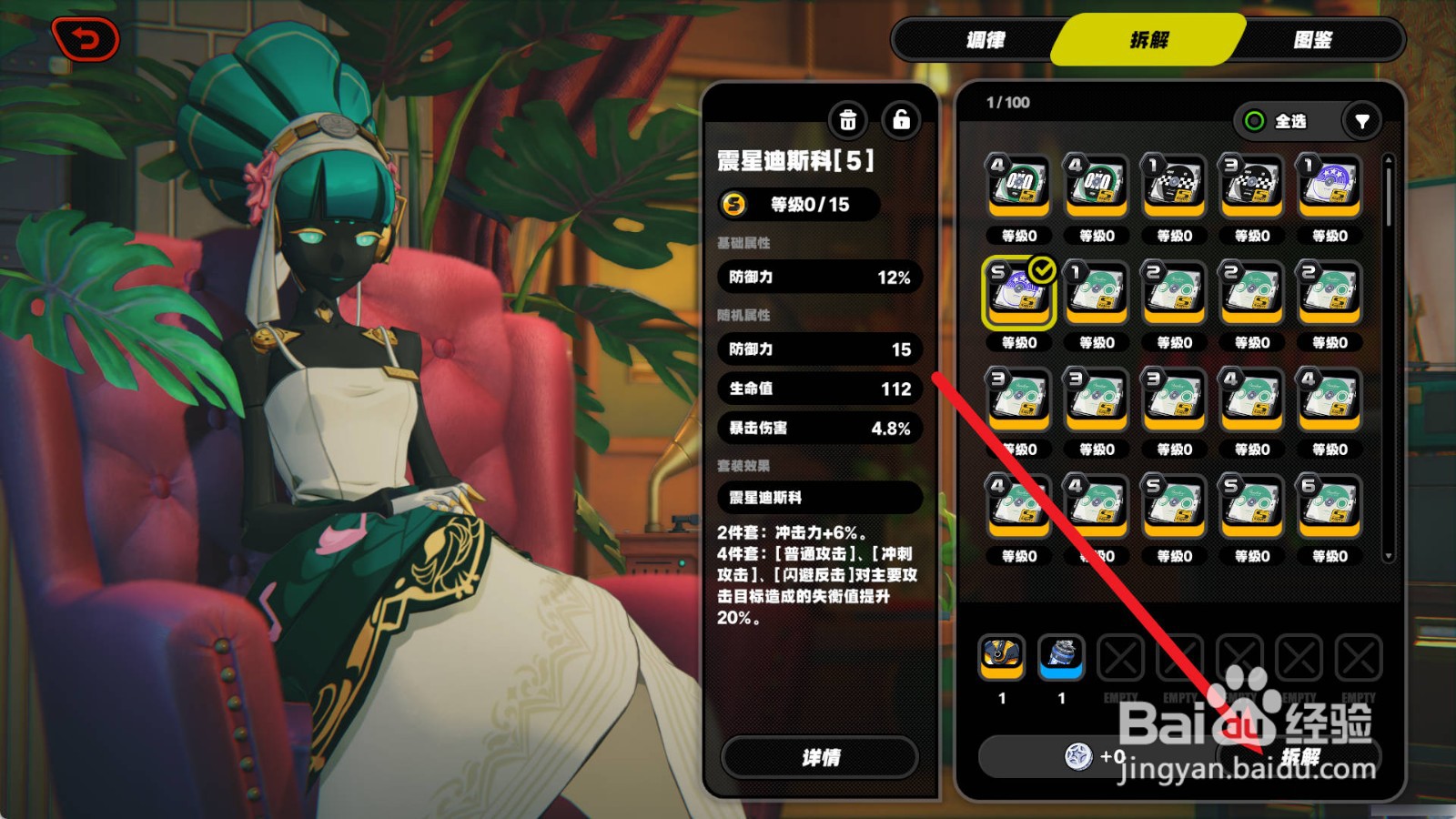Click the 防御力 12% stat bar
1456x819 pixels.
(x=818, y=278)
